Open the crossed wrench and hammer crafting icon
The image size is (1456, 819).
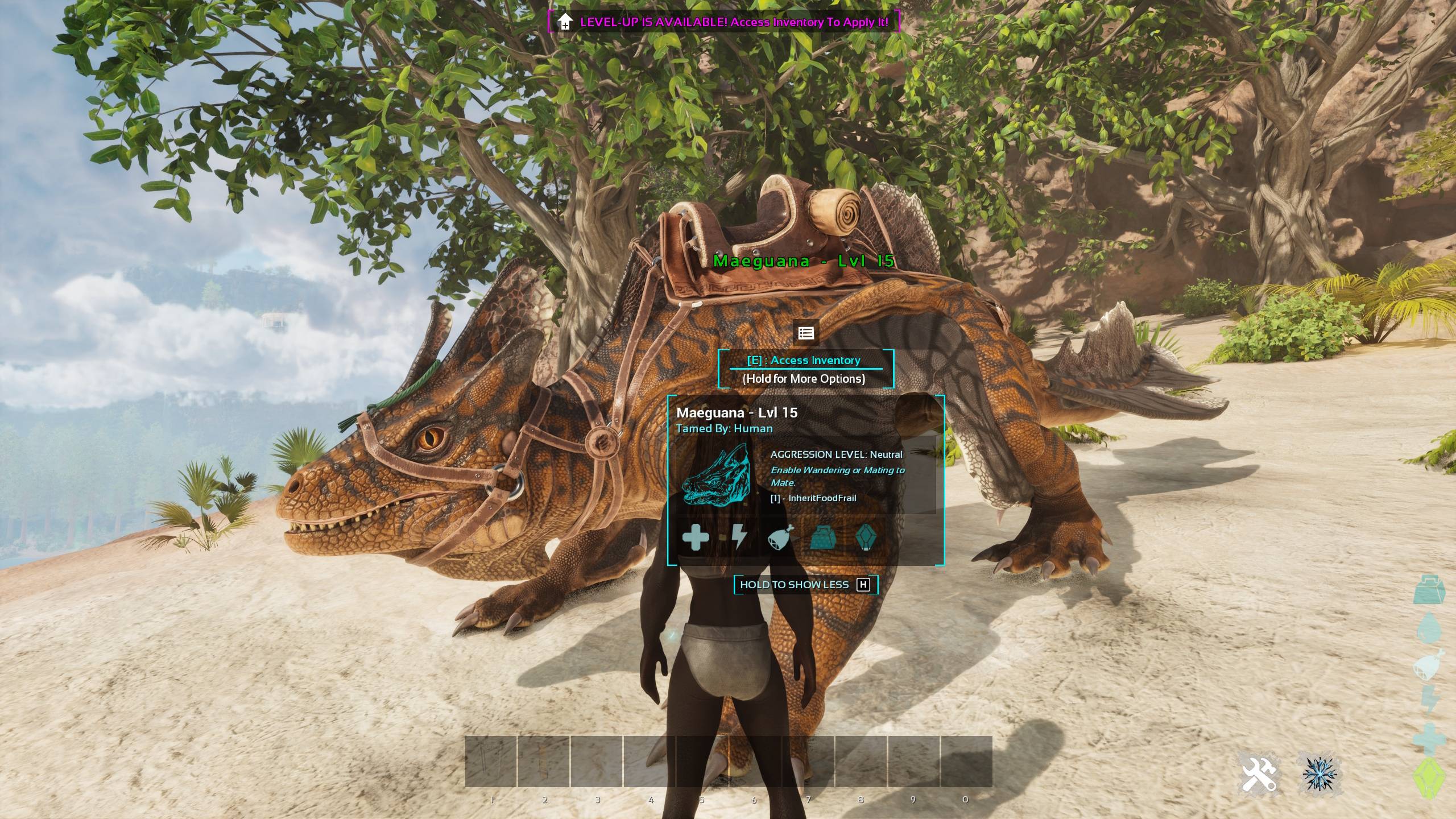[x=1259, y=774]
